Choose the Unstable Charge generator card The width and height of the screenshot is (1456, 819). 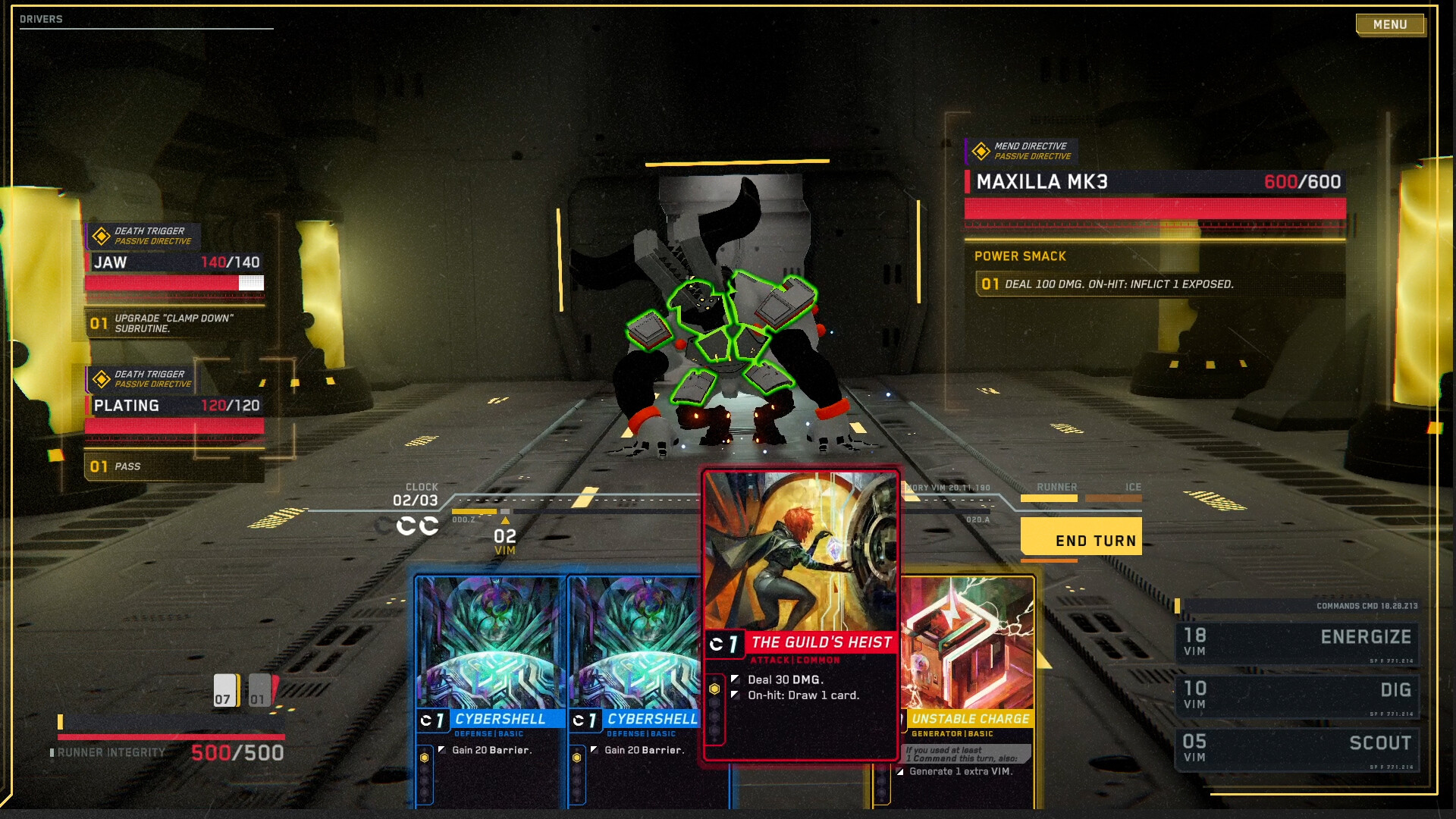pos(967,682)
